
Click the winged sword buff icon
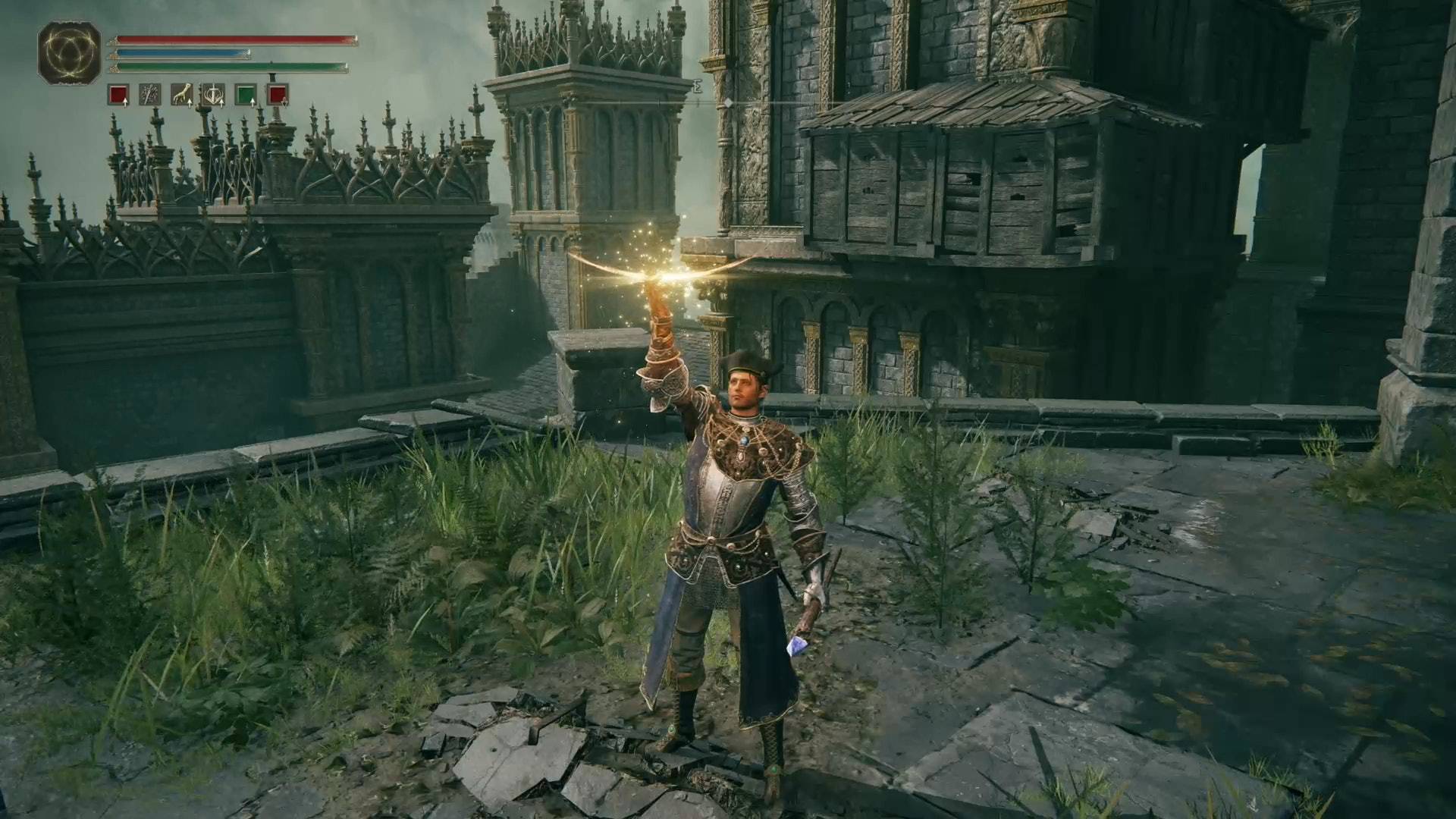pos(213,95)
